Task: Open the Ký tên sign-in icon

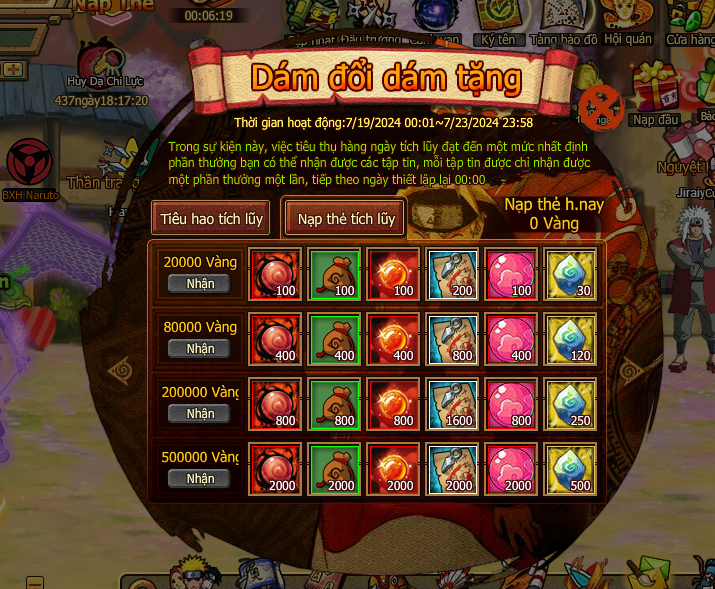Action: click(x=496, y=18)
